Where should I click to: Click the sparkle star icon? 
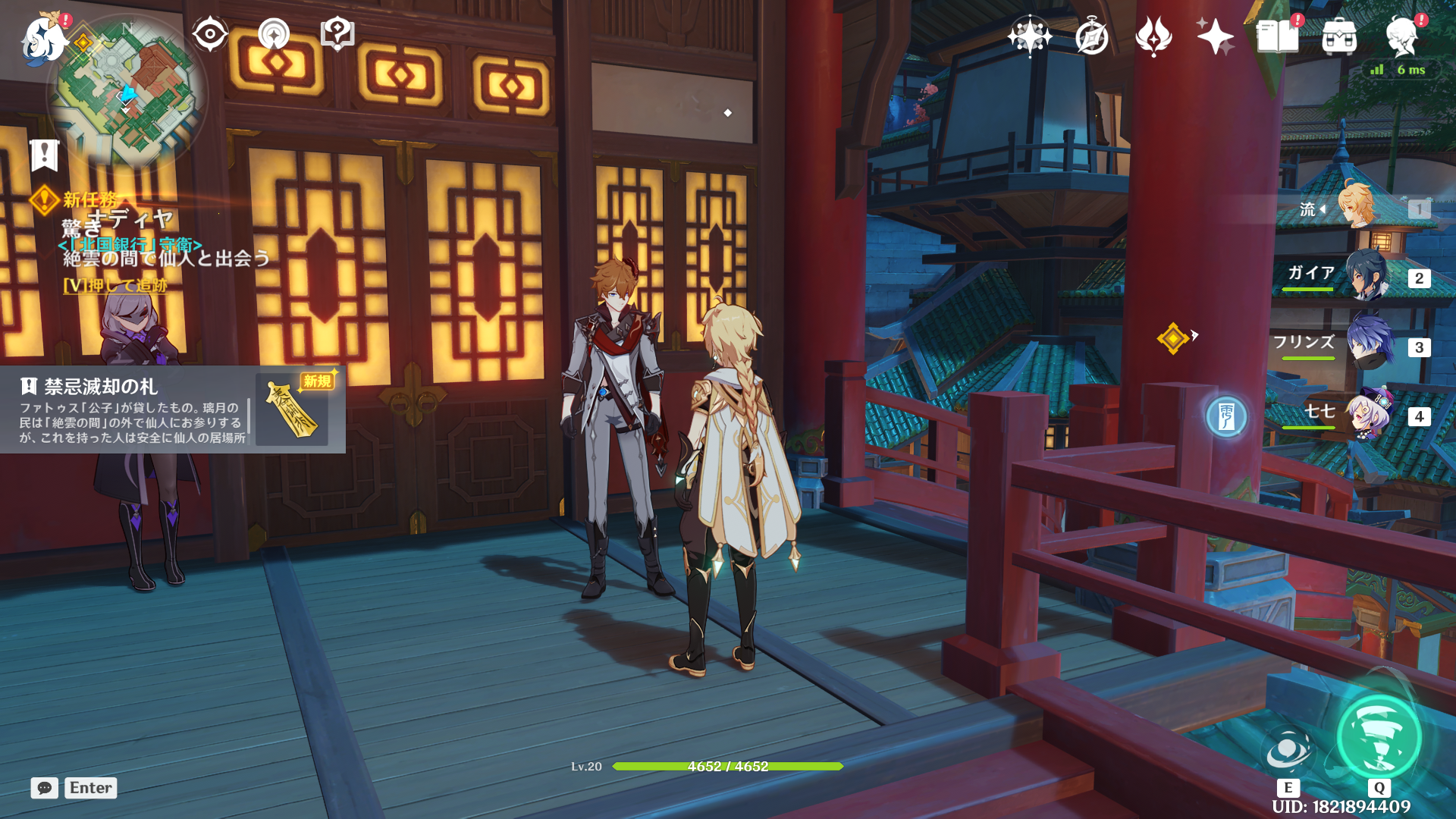click(1215, 36)
